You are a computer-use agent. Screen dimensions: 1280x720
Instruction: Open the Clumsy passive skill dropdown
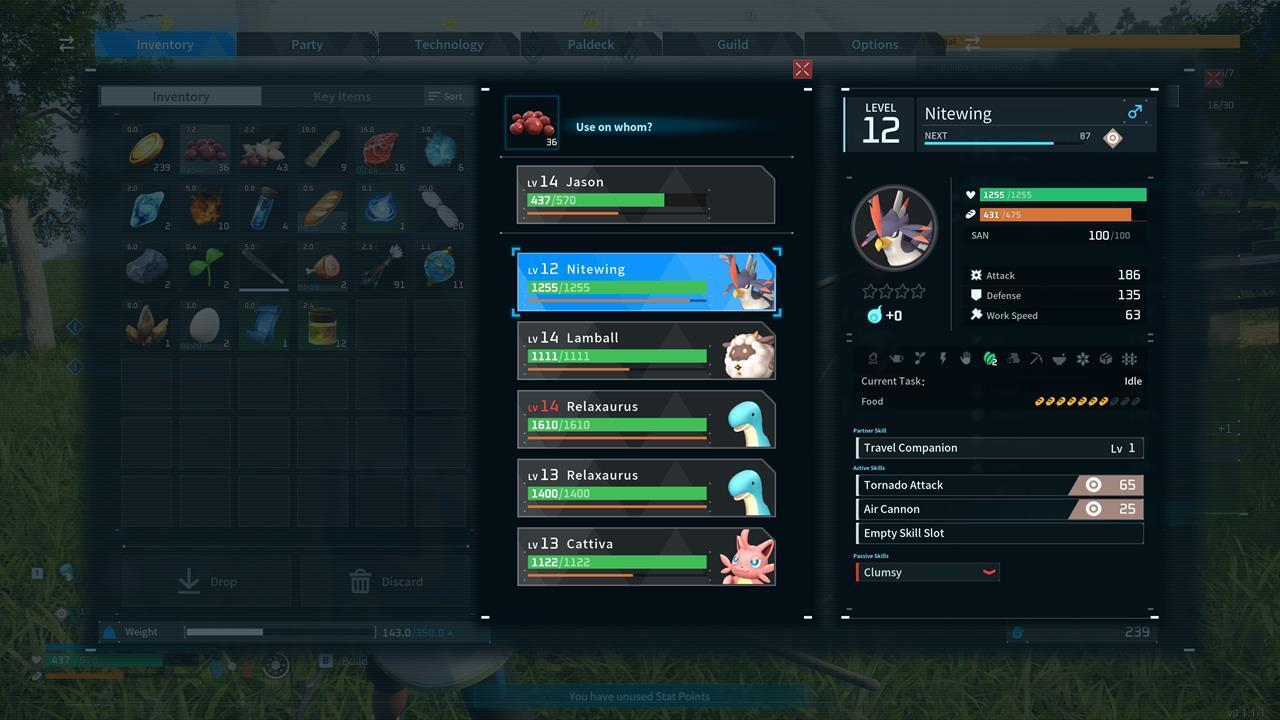(988, 572)
